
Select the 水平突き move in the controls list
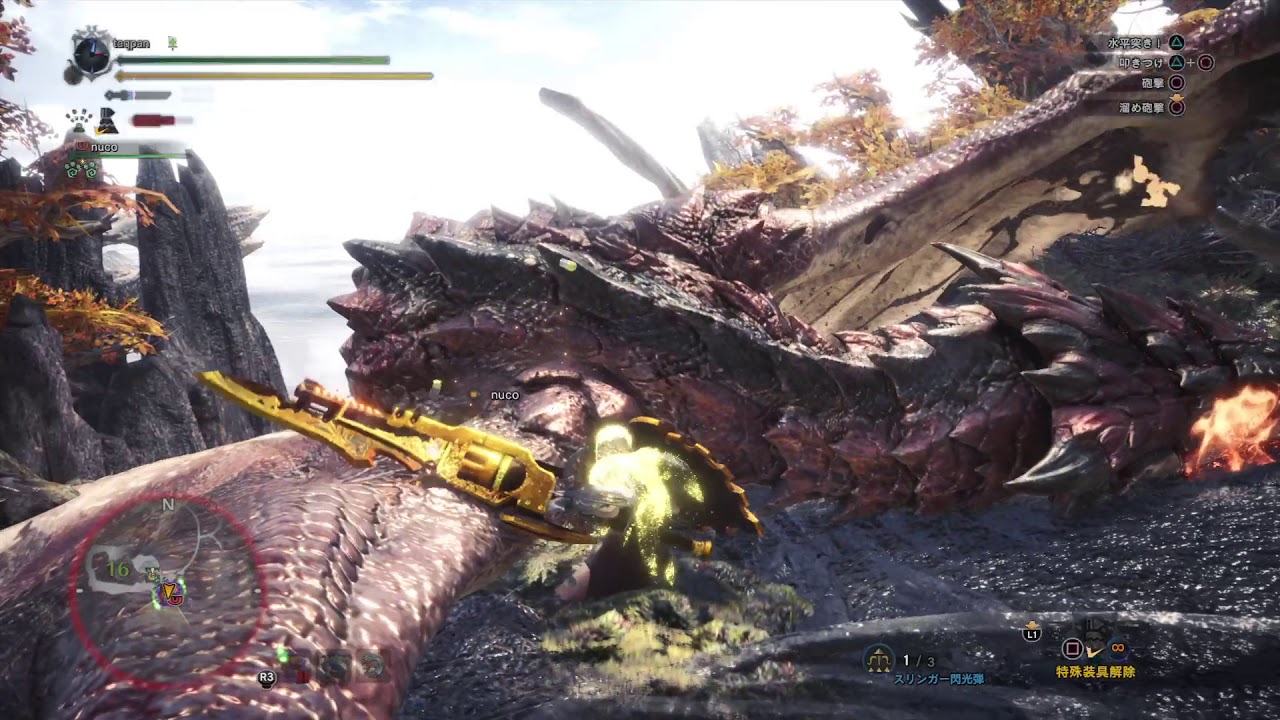(x=1133, y=43)
